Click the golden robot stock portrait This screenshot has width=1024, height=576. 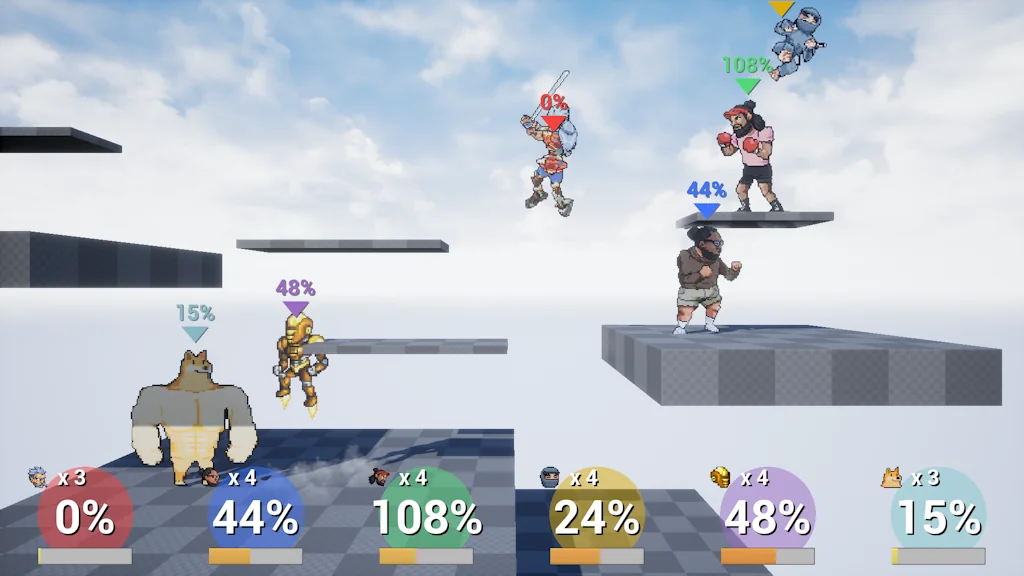tap(721, 477)
